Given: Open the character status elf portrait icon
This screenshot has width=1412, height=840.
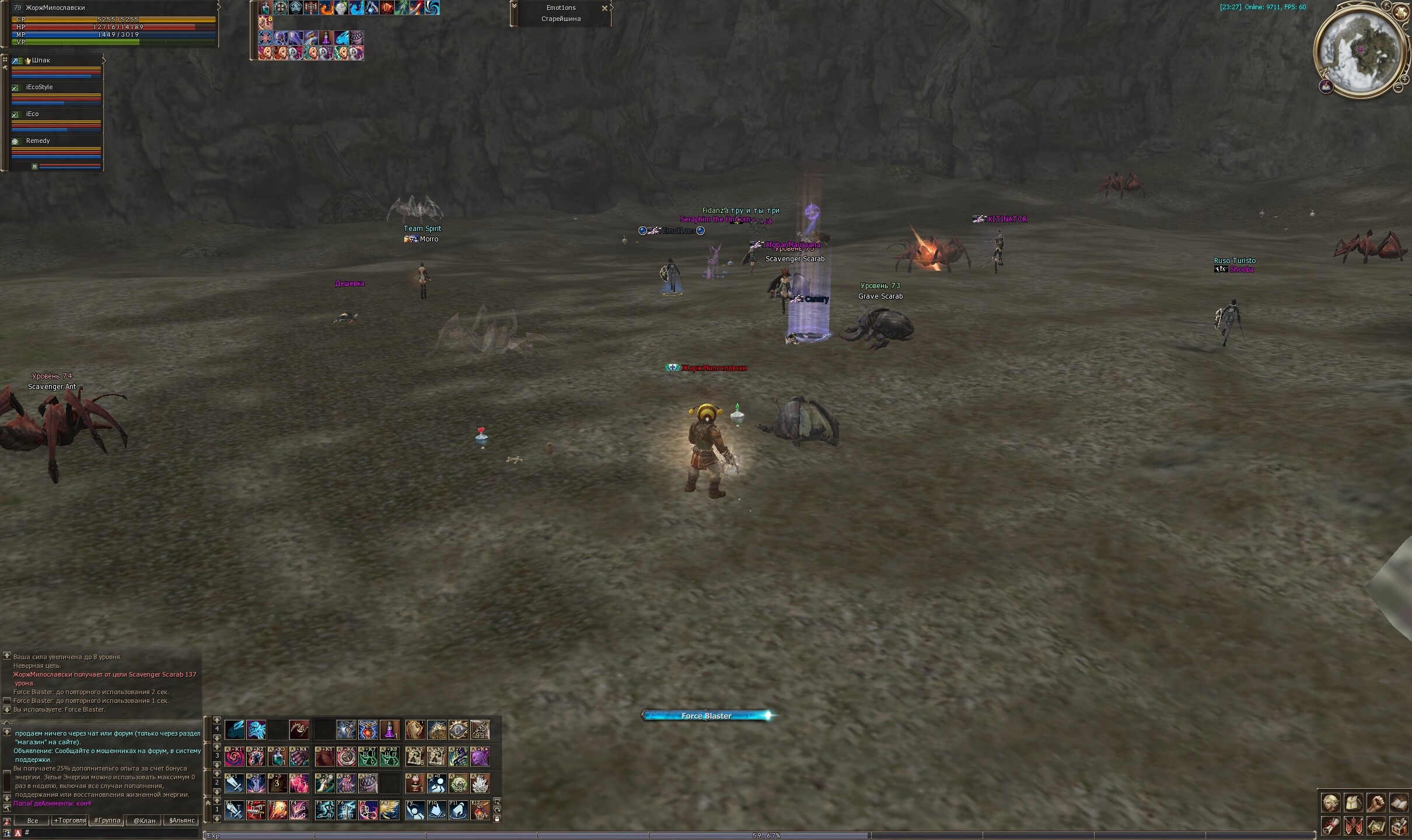Looking at the screenshot, I should (1331, 803).
